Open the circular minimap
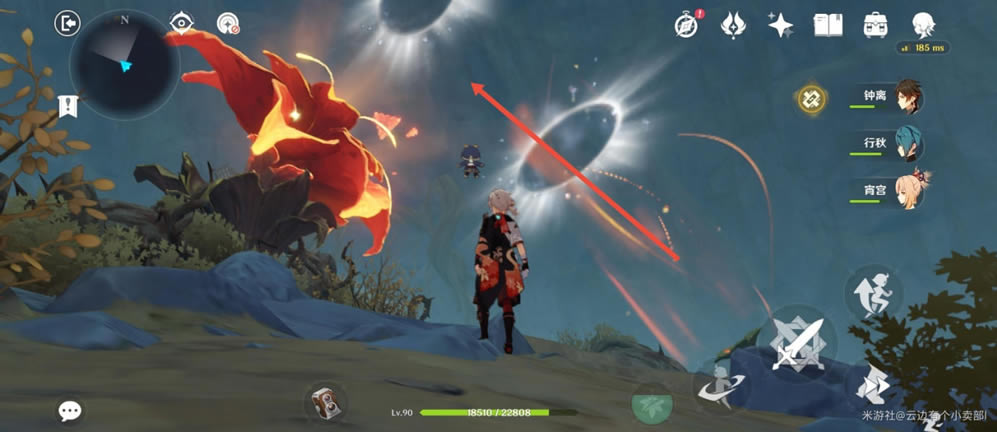 (124, 64)
